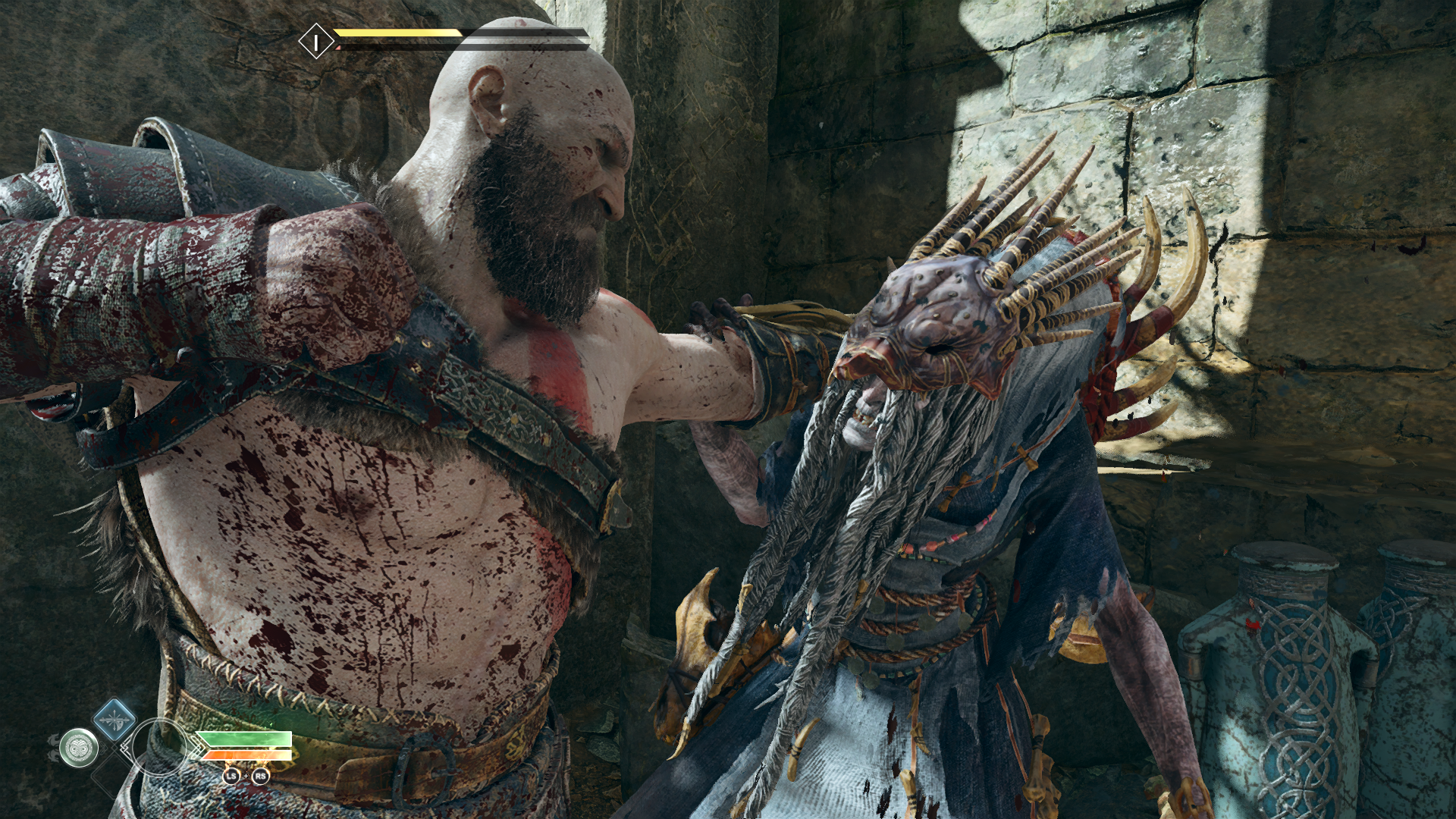Click the blue diamond runic attack icon
The width and height of the screenshot is (1456, 819).
113,718
